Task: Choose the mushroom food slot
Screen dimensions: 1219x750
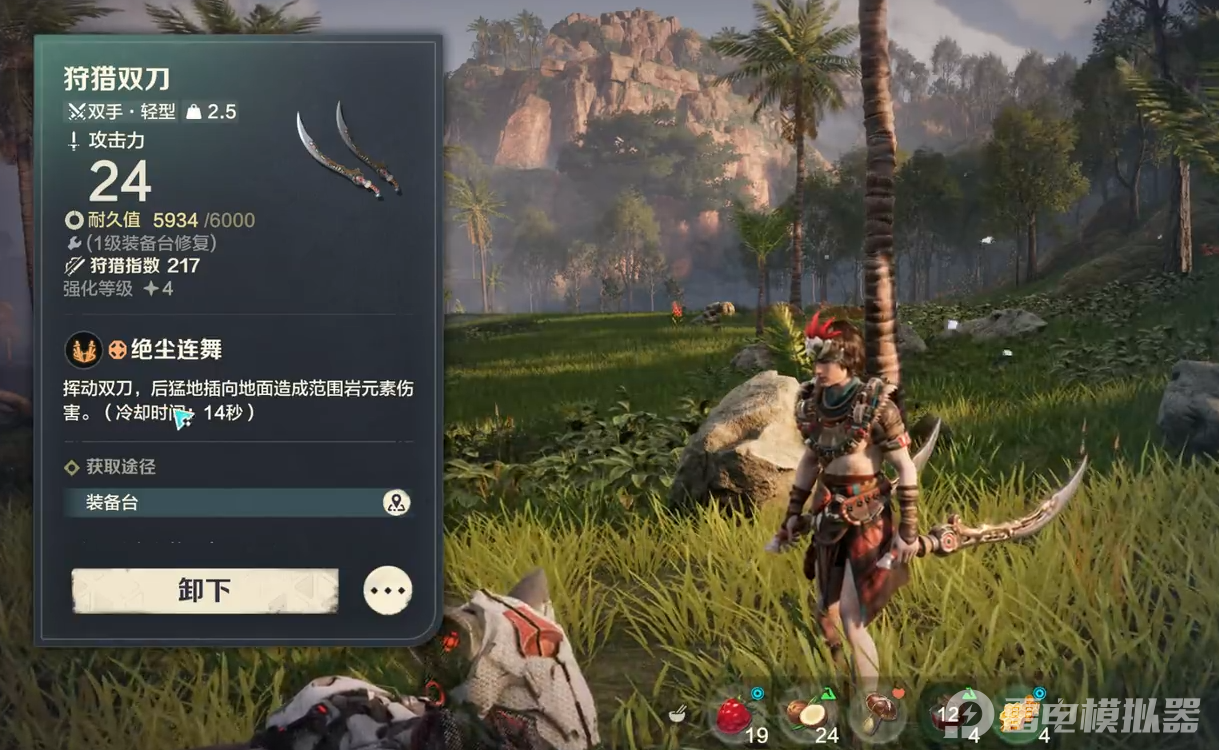Action: pos(879,713)
